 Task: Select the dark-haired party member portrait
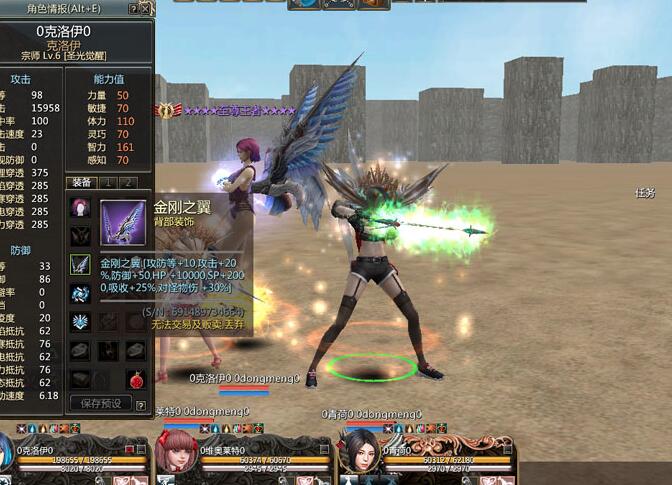359,451
